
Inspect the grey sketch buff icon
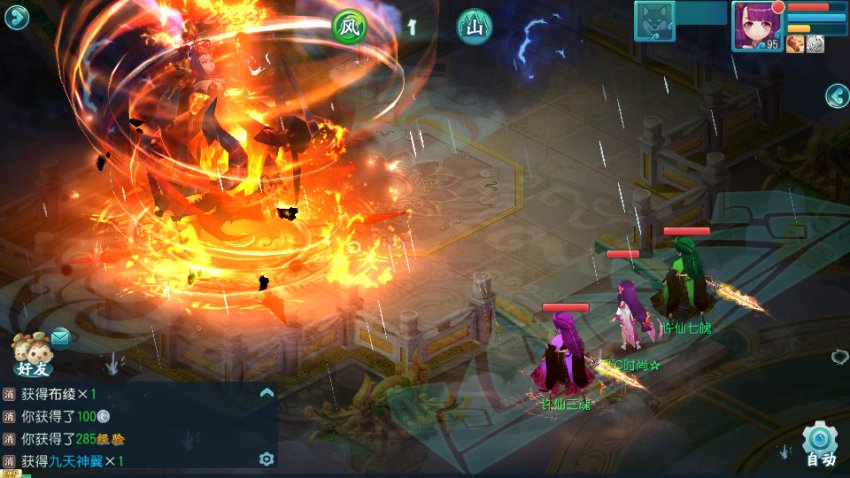[x=815, y=44]
